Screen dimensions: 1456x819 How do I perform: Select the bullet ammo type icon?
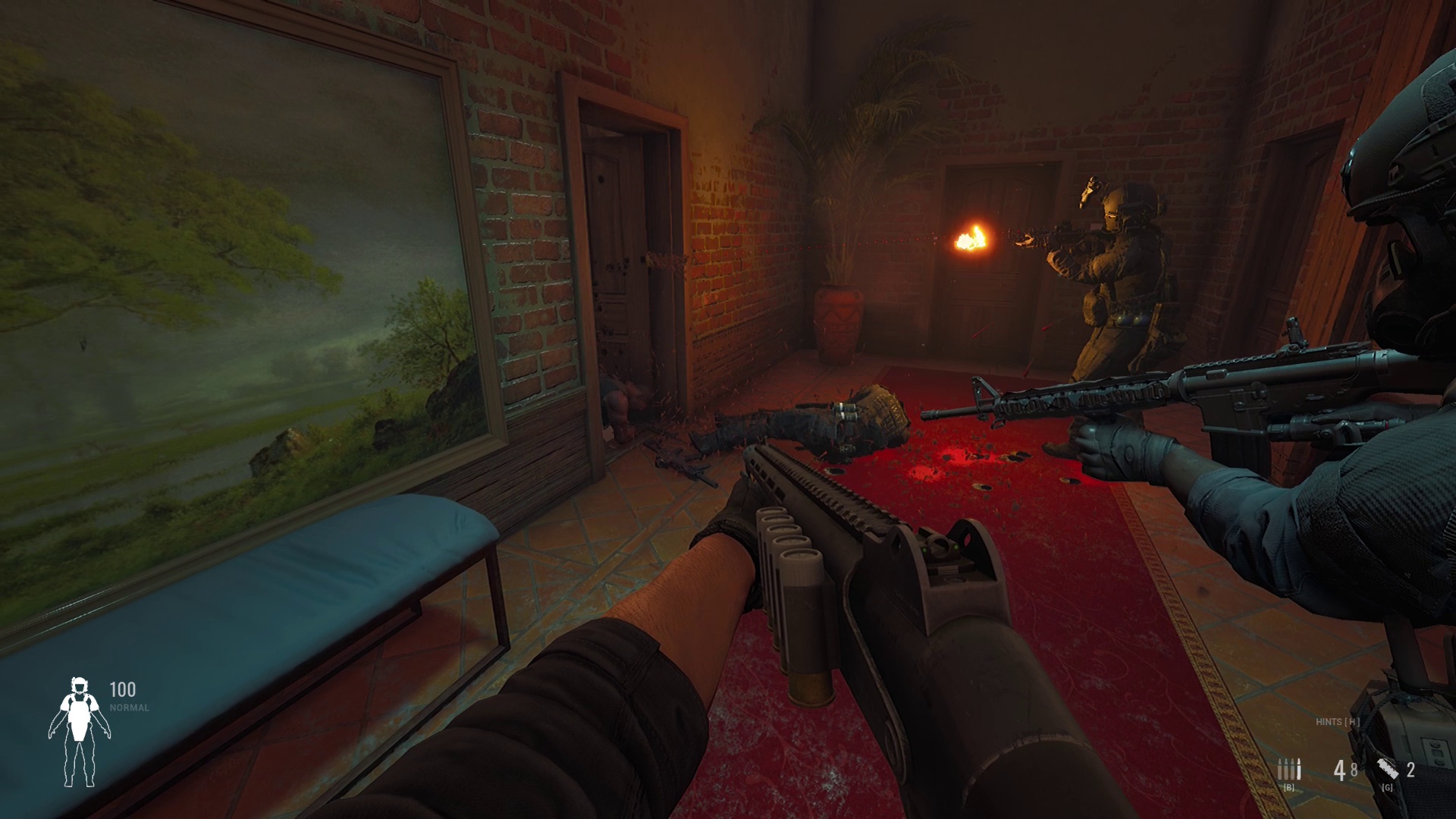point(1288,770)
